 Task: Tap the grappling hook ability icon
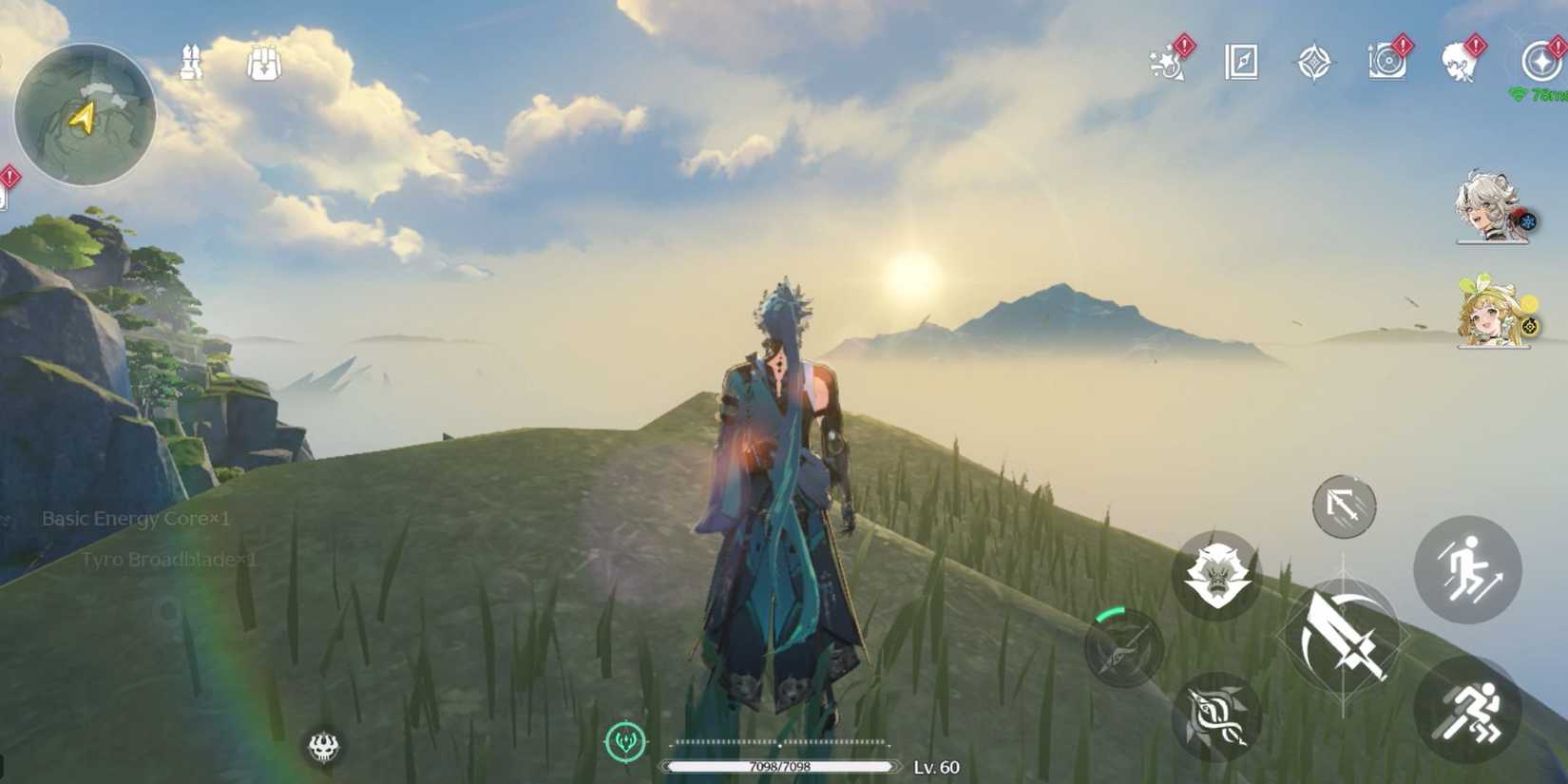click(x=1345, y=507)
